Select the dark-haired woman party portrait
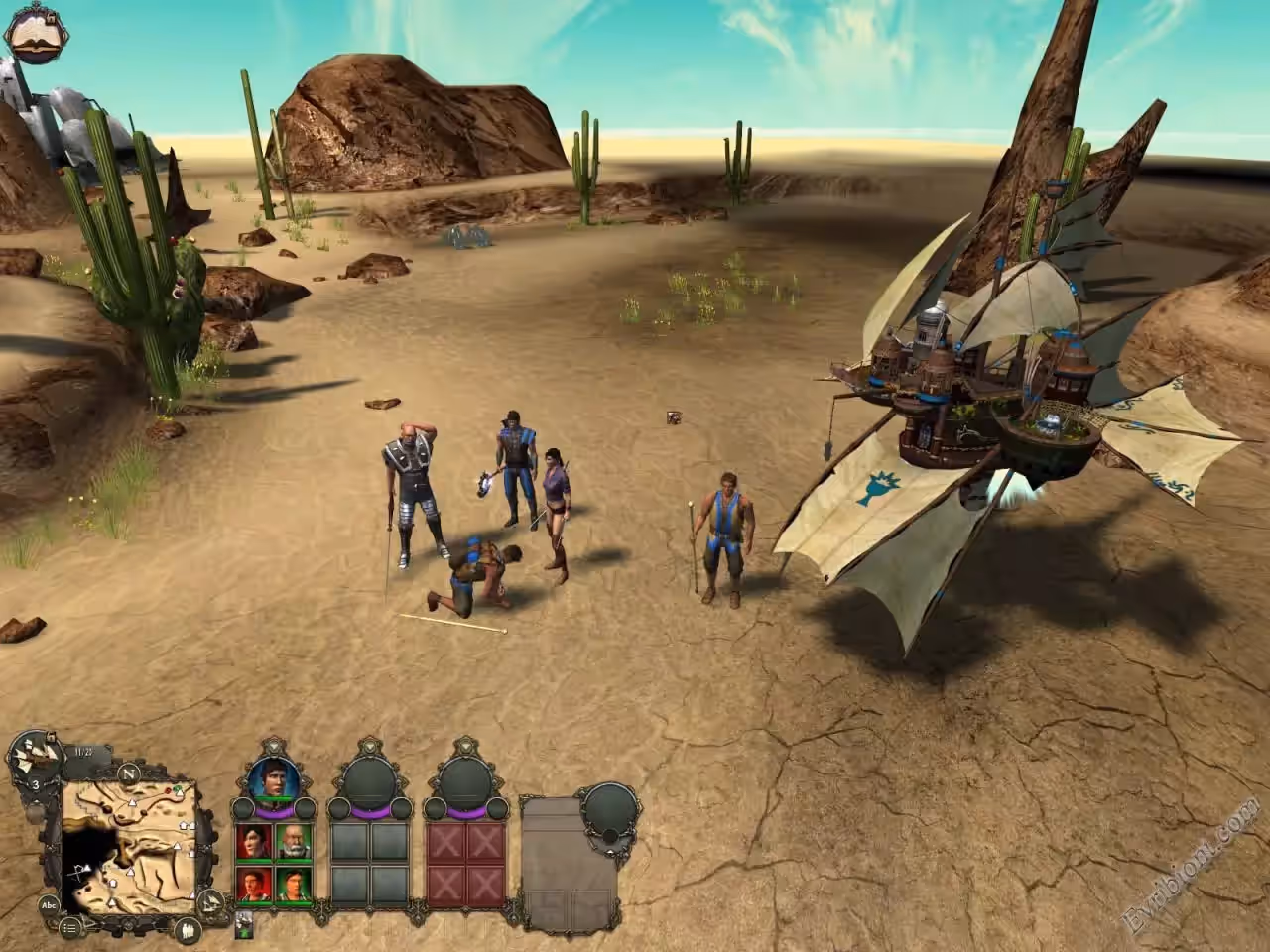 255,841
